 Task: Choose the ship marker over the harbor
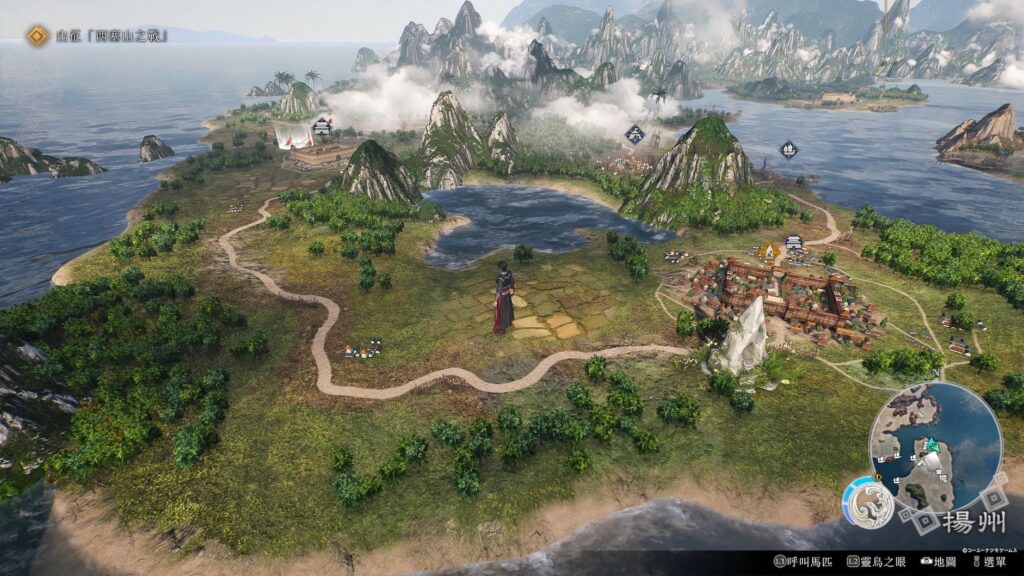coord(789,150)
